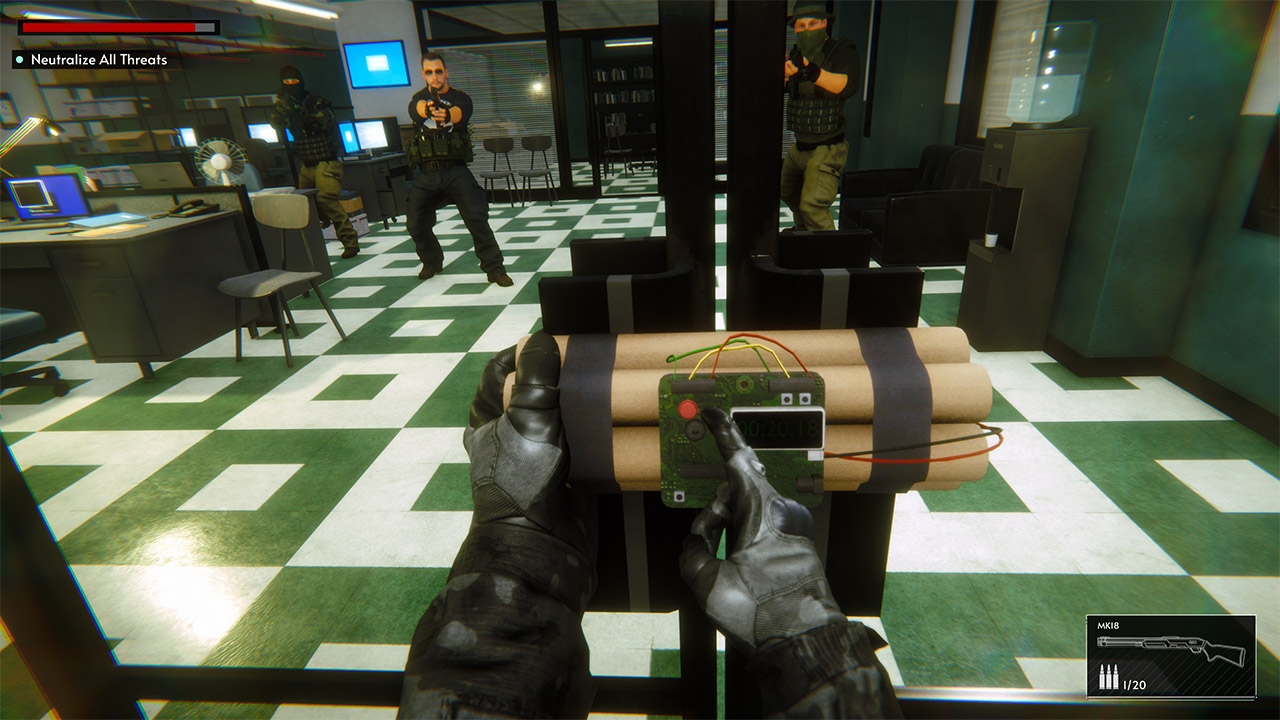Click the weapon HUD panel frame
Screen dimensions: 1280x720
point(1170,616)
